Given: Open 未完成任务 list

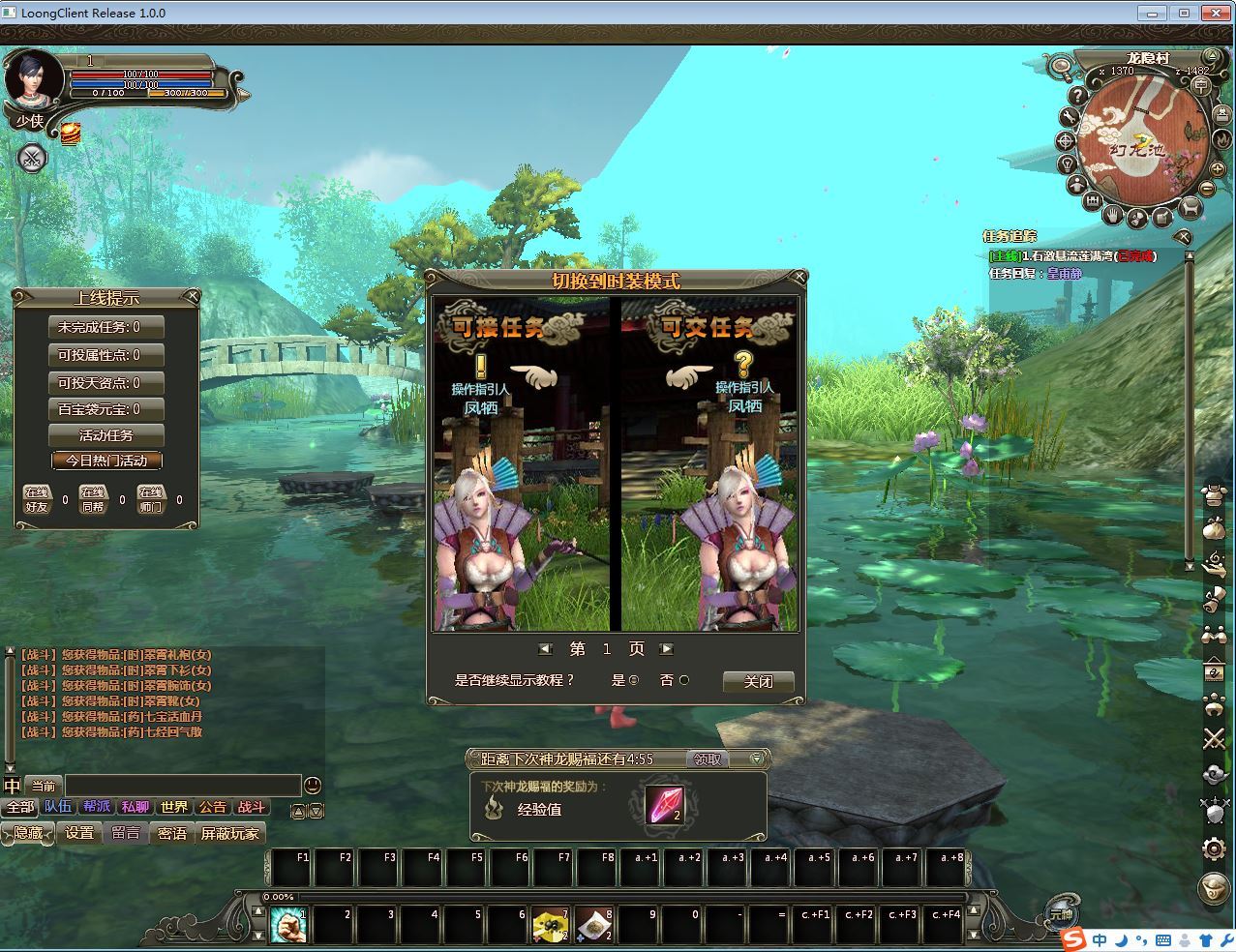Looking at the screenshot, I should pos(106,327).
